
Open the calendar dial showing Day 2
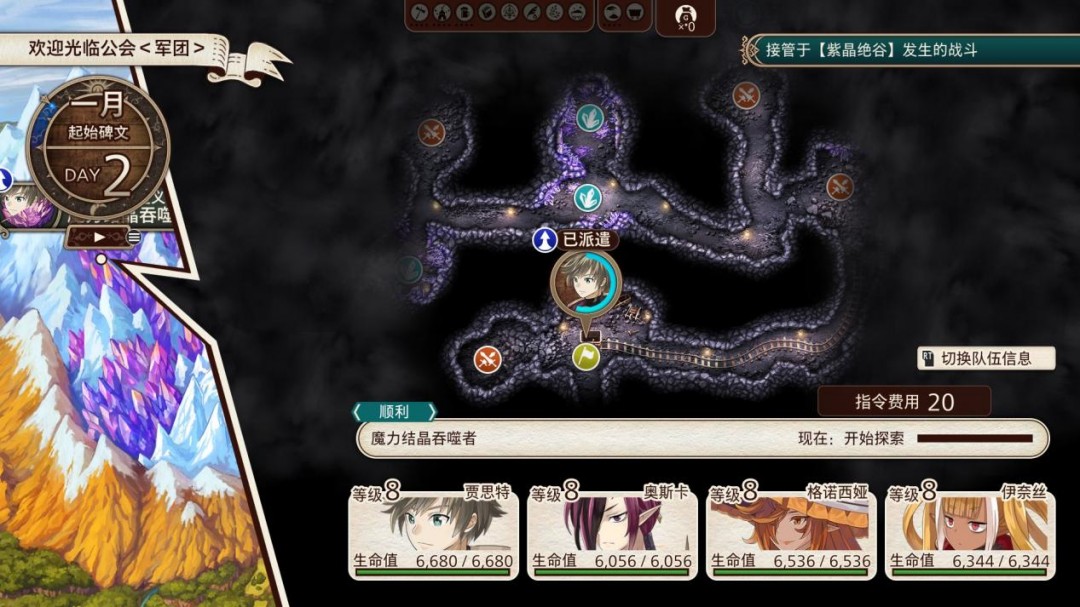click(x=98, y=150)
